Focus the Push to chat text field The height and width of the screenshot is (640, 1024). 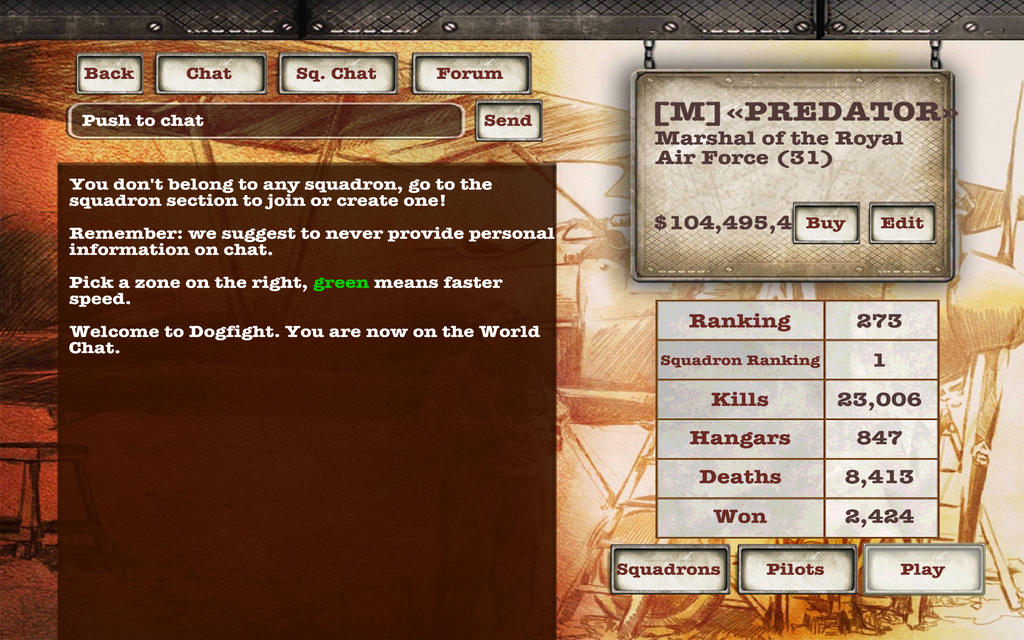265,121
